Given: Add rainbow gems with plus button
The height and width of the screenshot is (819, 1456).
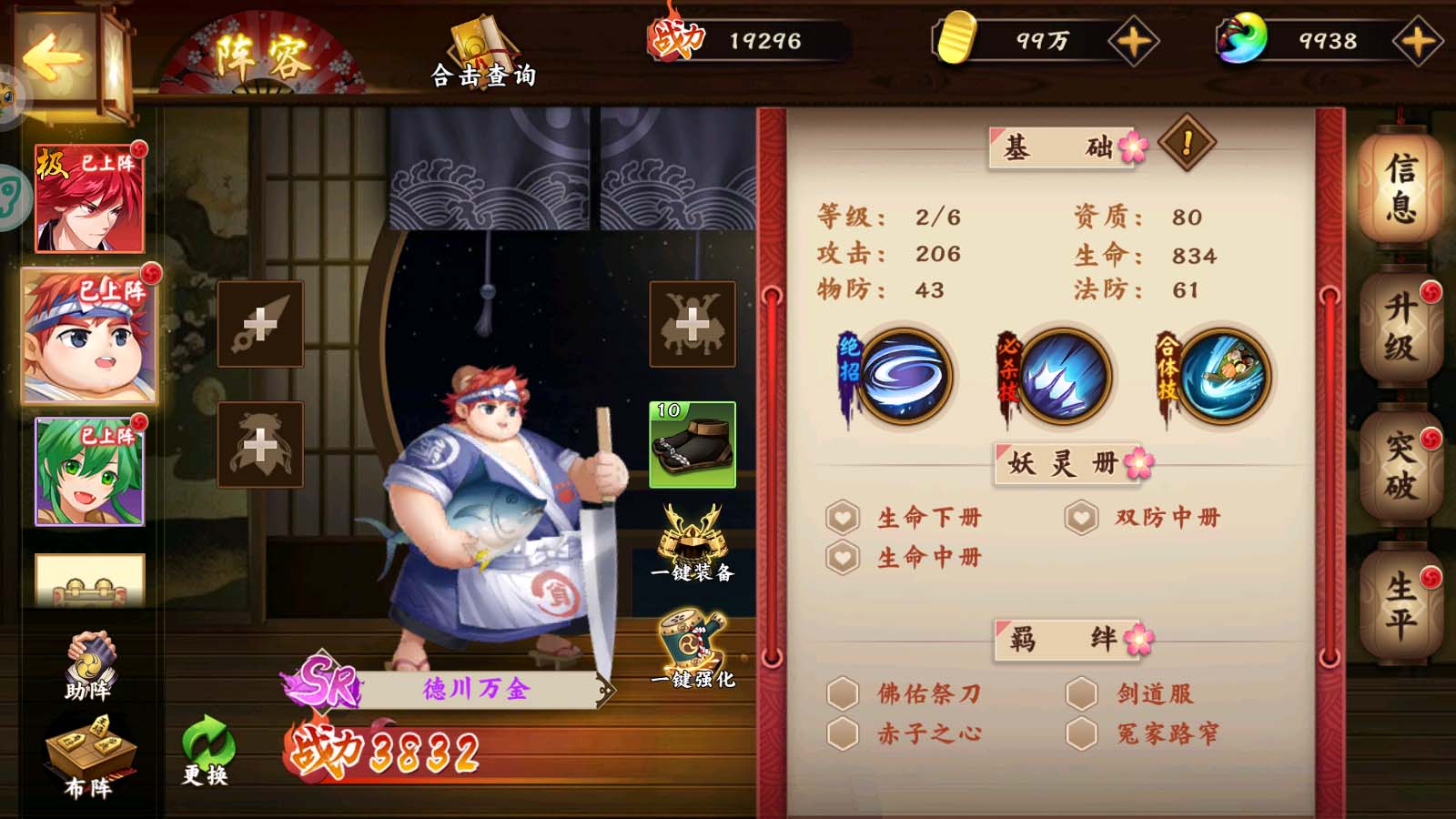Looking at the screenshot, I should [1417, 41].
